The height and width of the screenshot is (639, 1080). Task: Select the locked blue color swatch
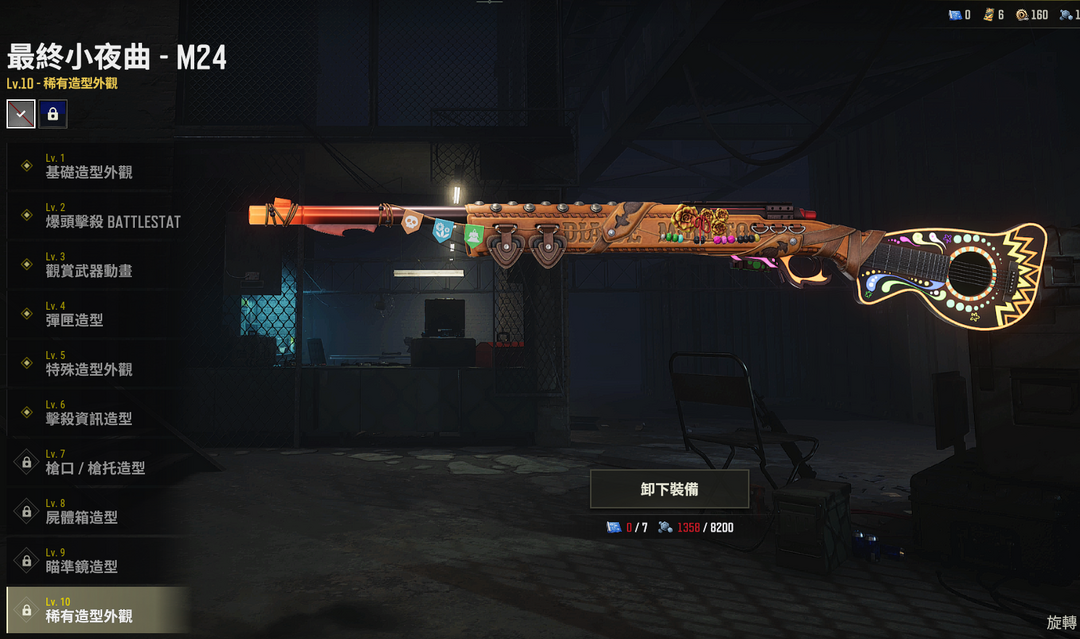pos(53,114)
